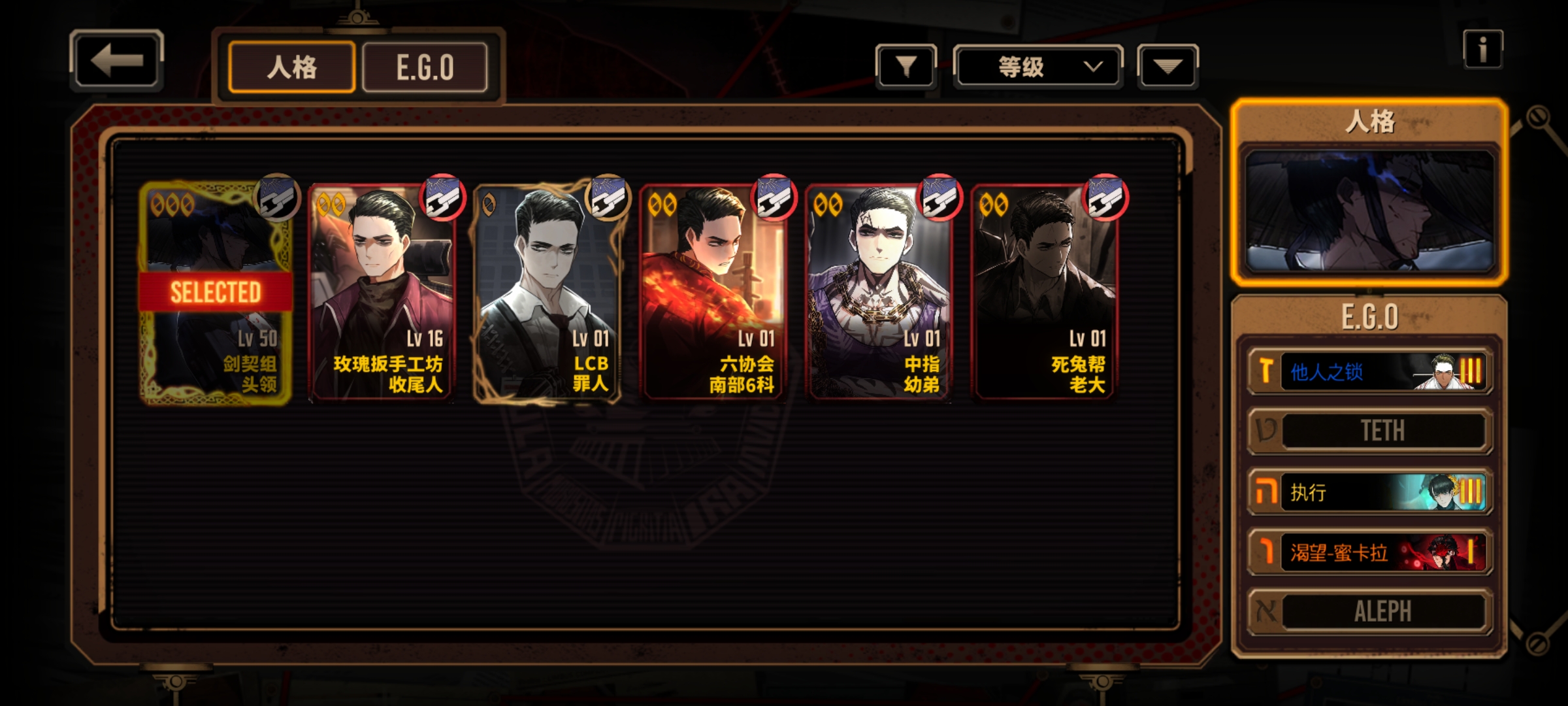The height and width of the screenshot is (706, 1568).
Task: Toggle the sort order triangle button
Action: (1168, 66)
